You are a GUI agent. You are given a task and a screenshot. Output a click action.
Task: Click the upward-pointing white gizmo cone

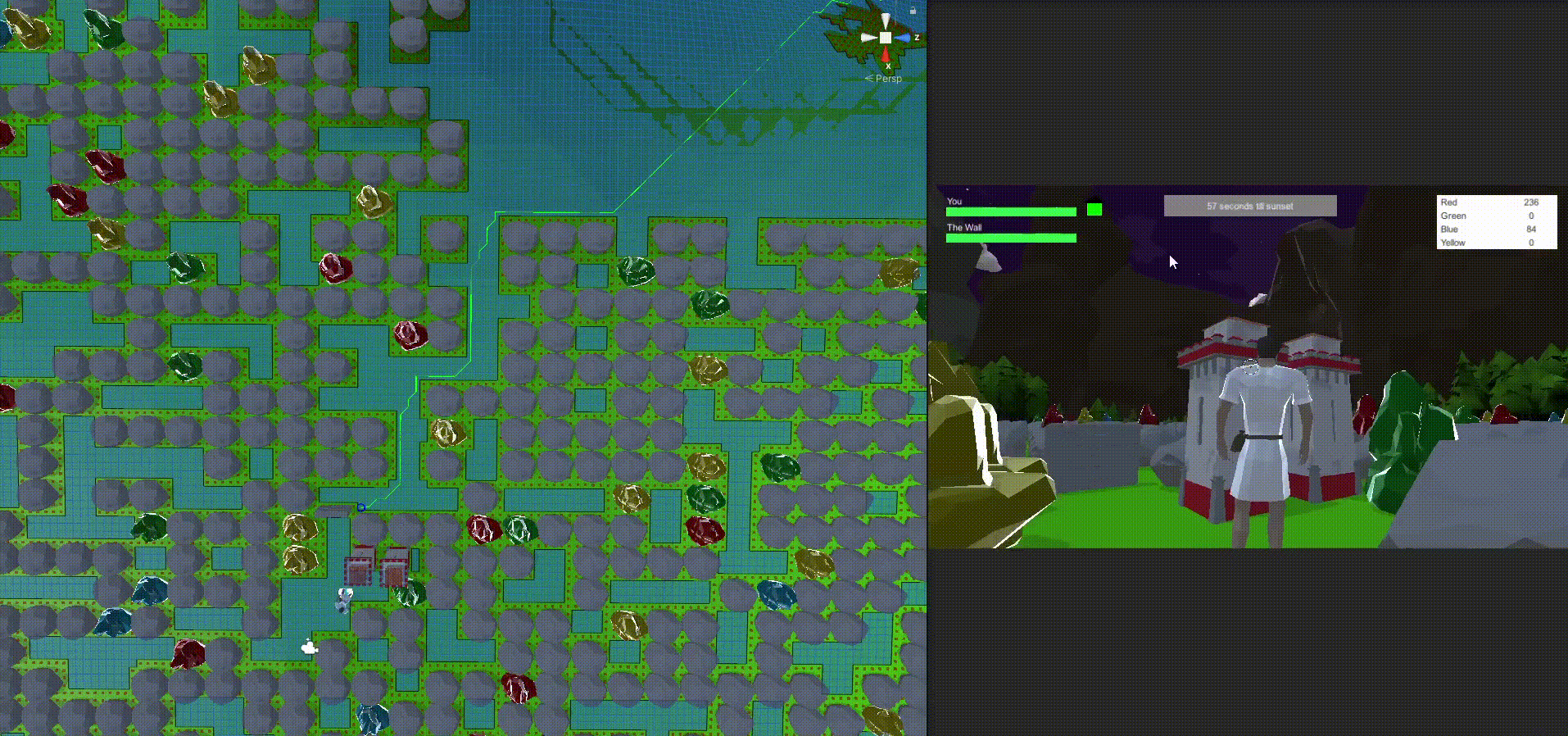click(x=886, y=19)
